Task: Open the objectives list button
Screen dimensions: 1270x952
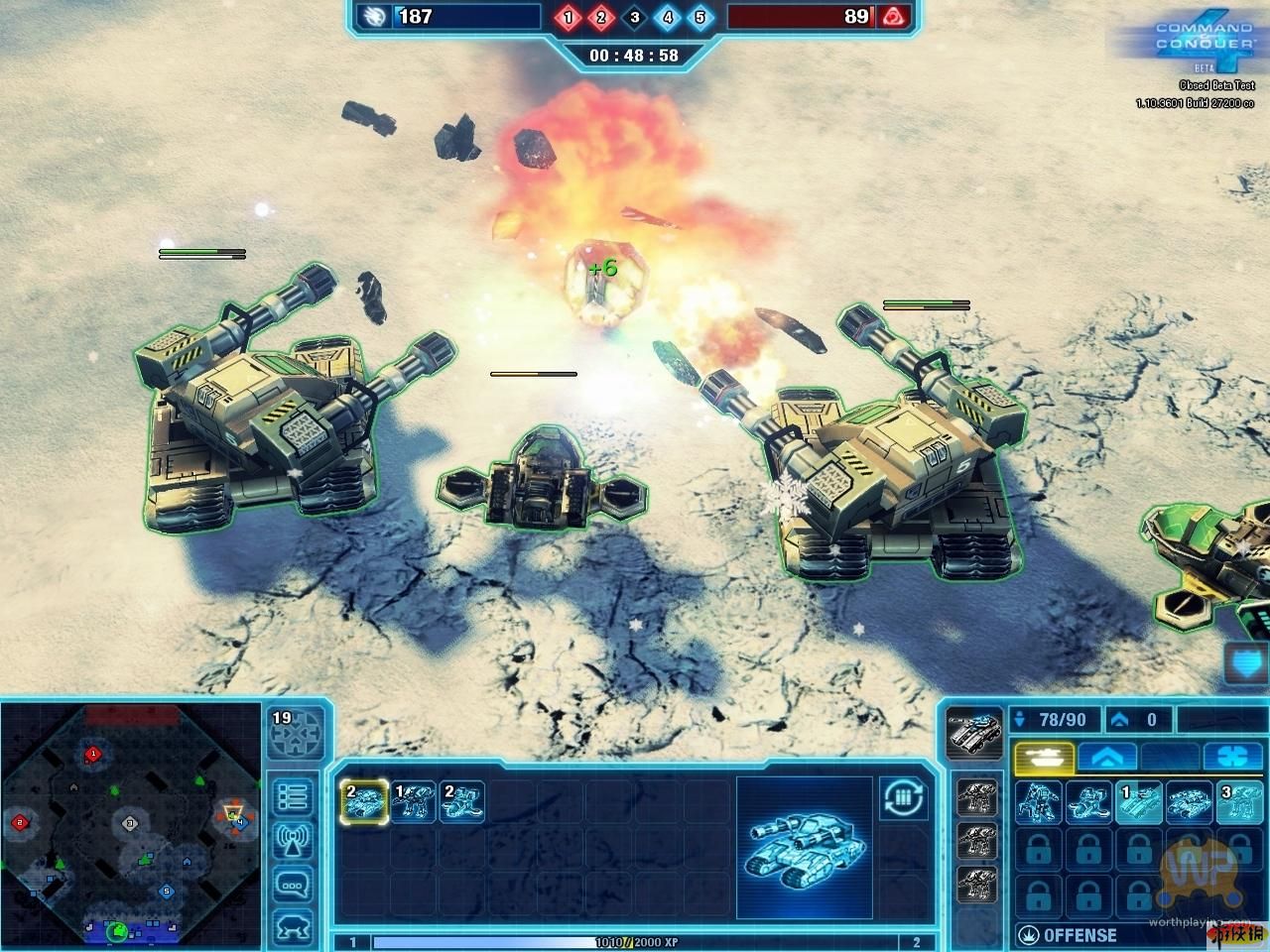Action: pyautogui.click(x=294, y=796)
